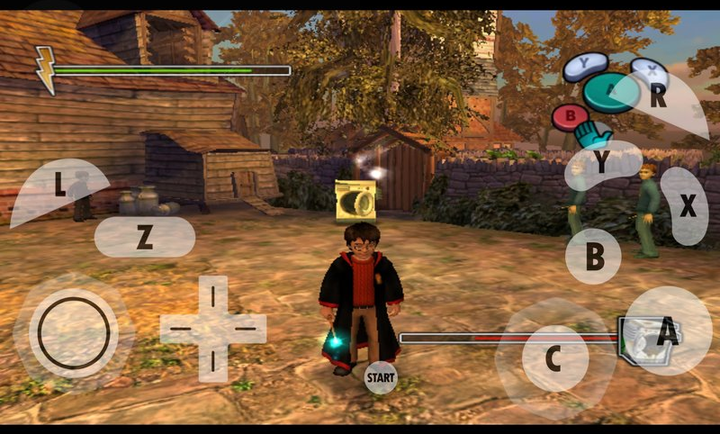Touch the round analog stick control
720x434 pixels.
[x=73, y=331]
